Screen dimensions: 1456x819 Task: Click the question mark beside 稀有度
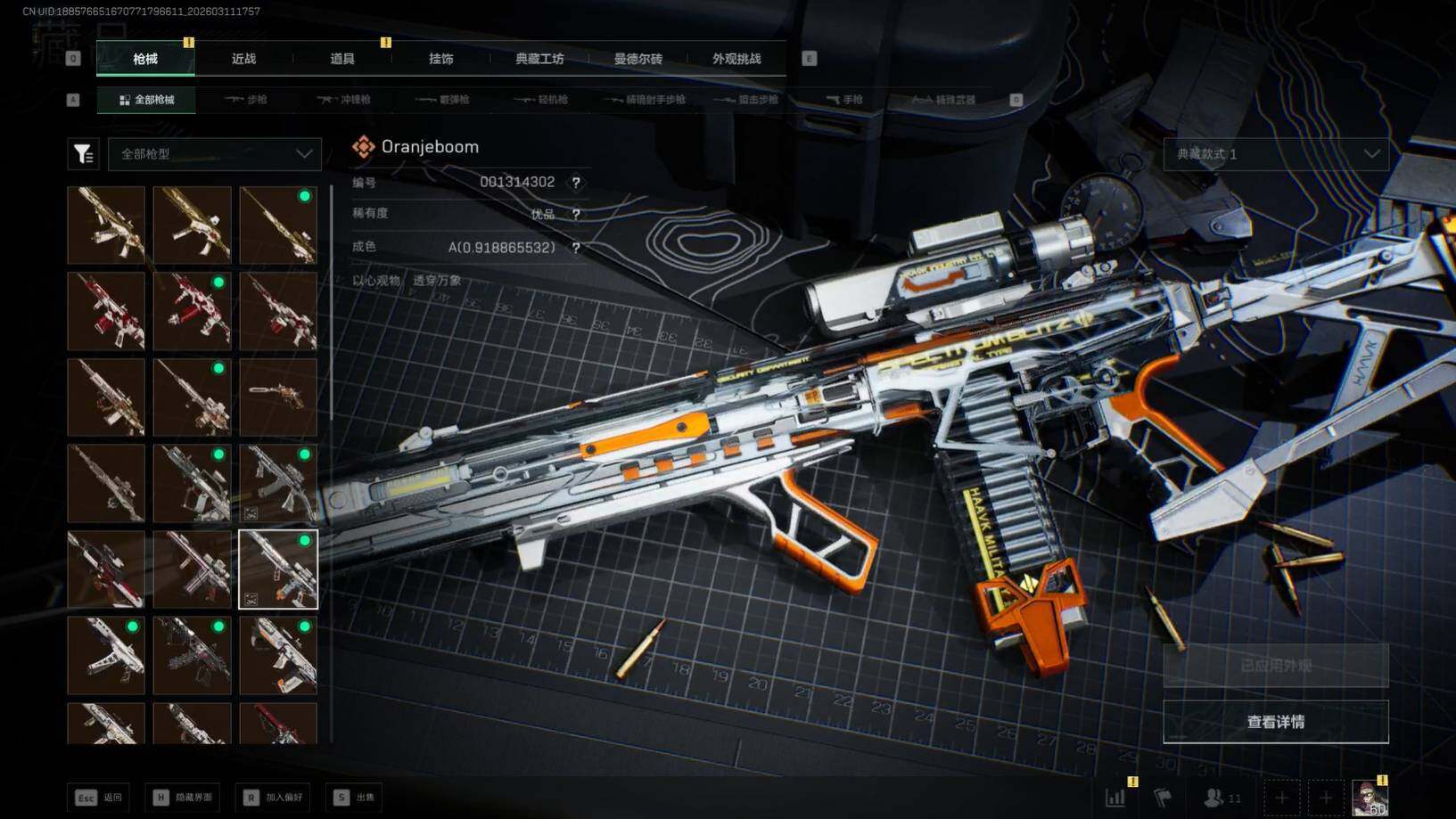coord(576,215)
